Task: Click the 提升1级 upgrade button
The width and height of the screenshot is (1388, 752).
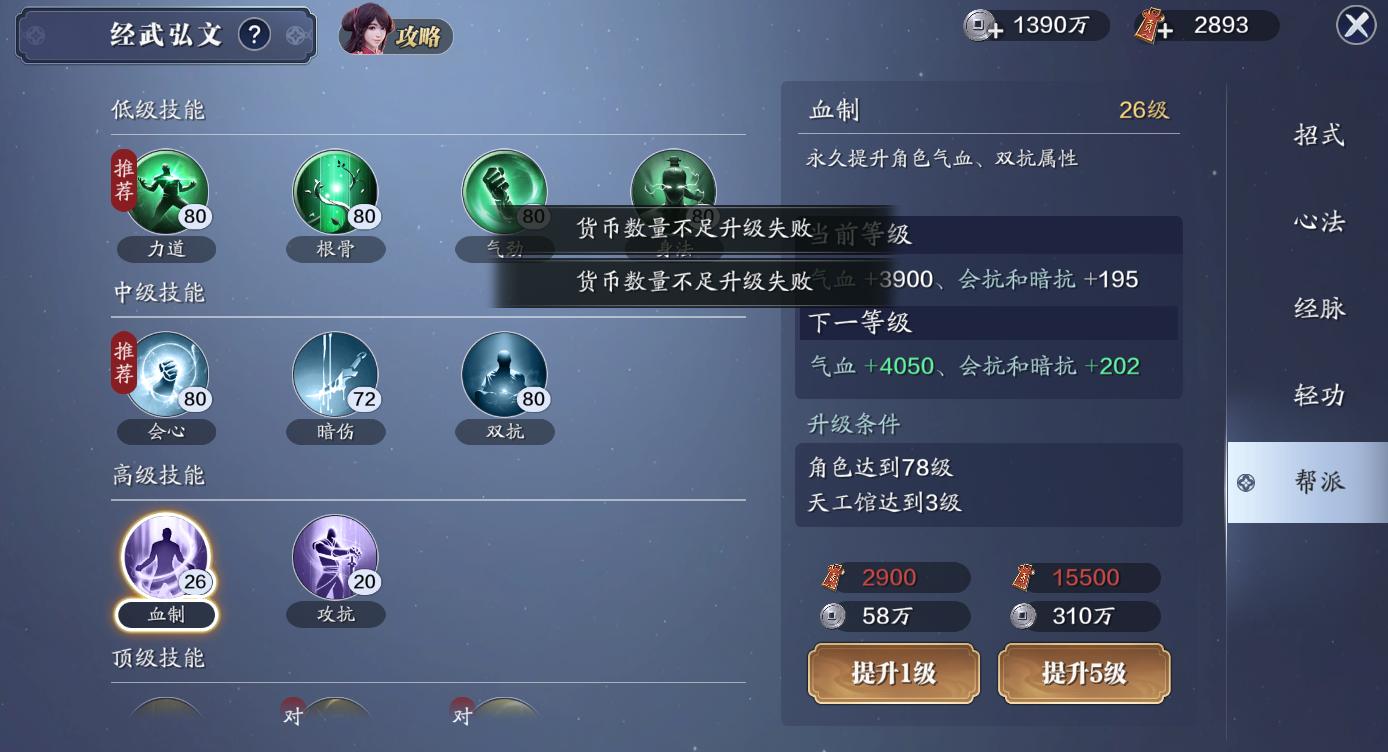Action: [891, 673]
